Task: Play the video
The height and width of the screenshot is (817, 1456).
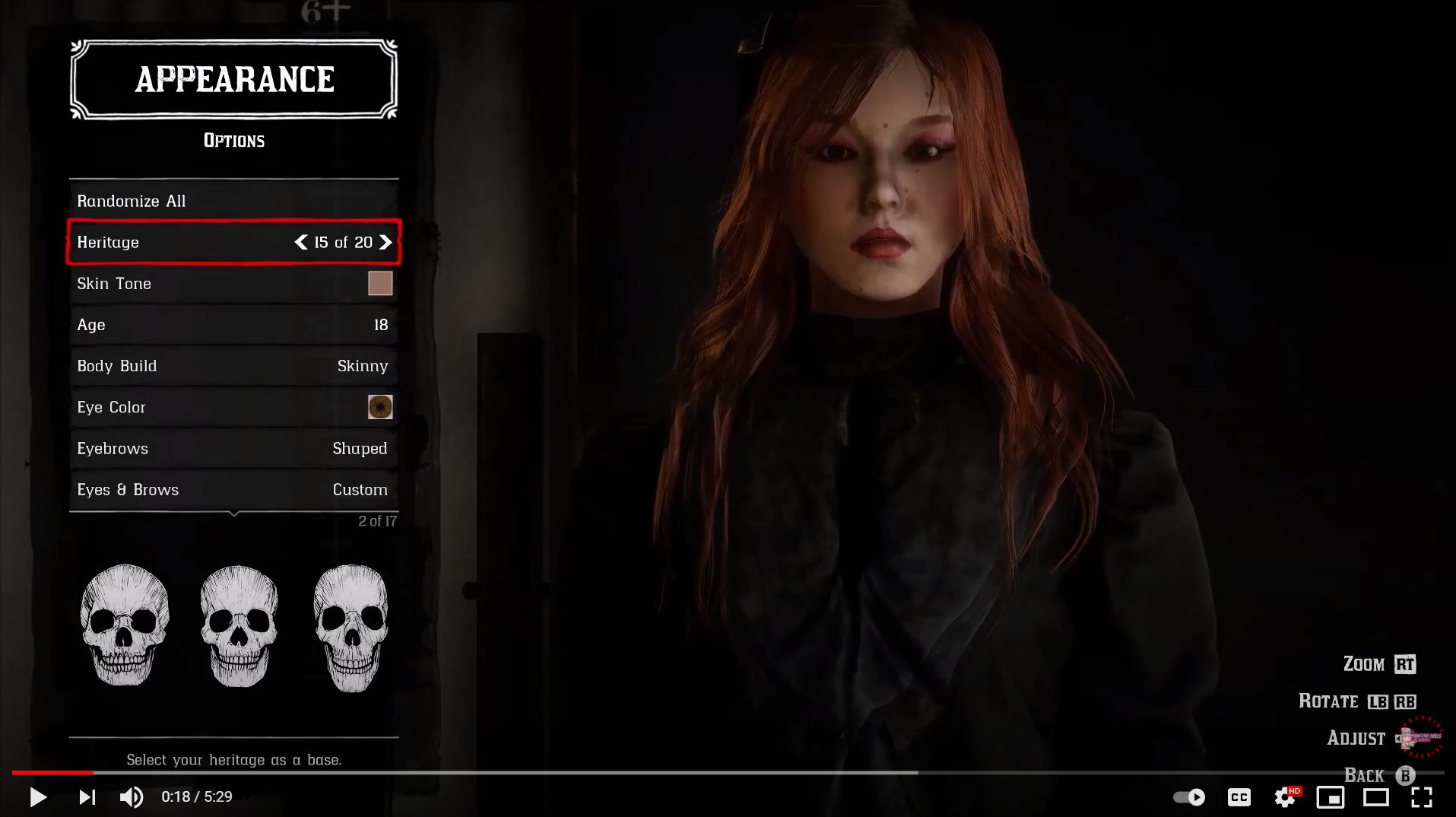Action: pos(38,797)
